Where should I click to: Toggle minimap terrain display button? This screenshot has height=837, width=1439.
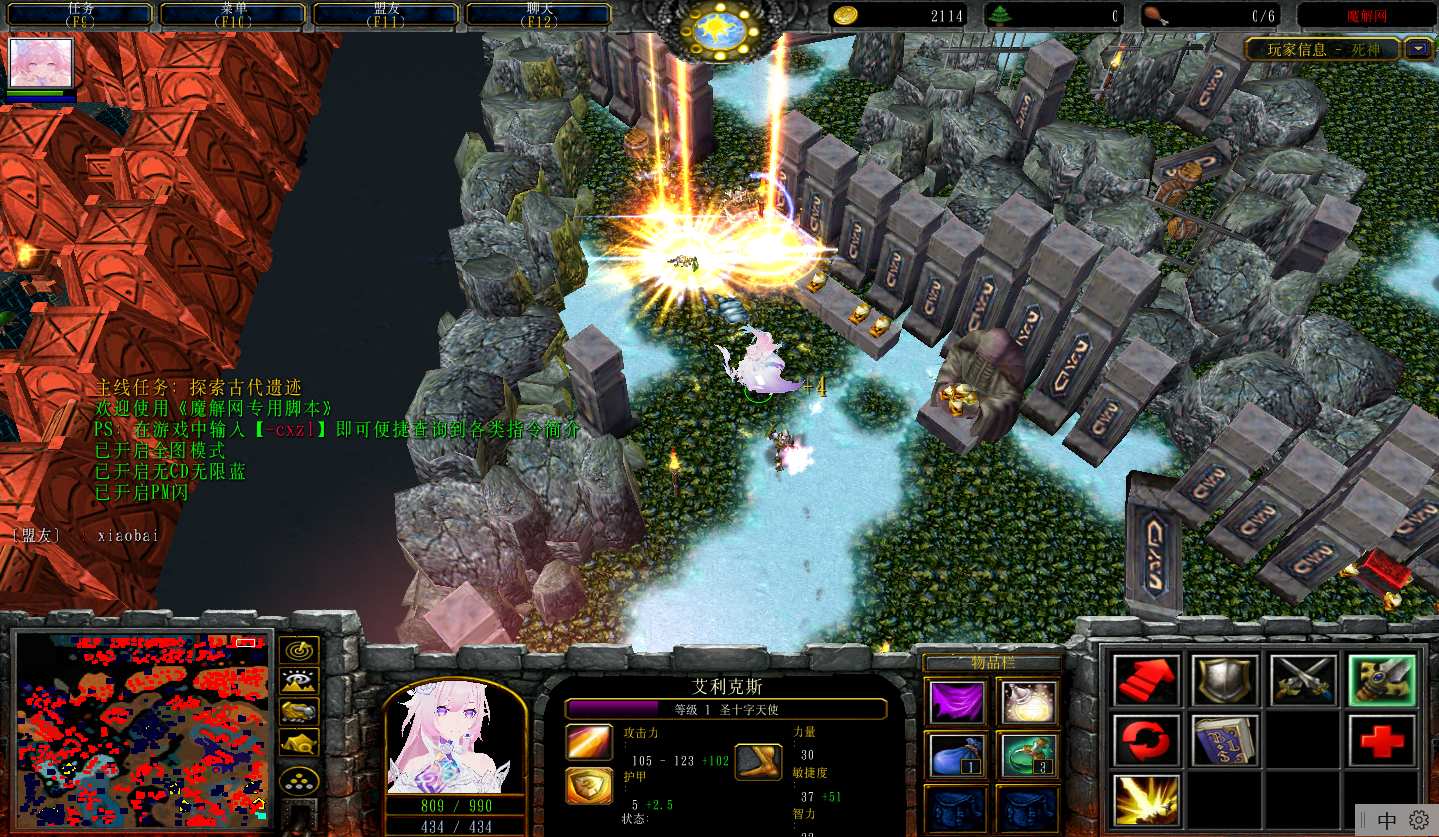pyautogui.click(x=299, y=681)
